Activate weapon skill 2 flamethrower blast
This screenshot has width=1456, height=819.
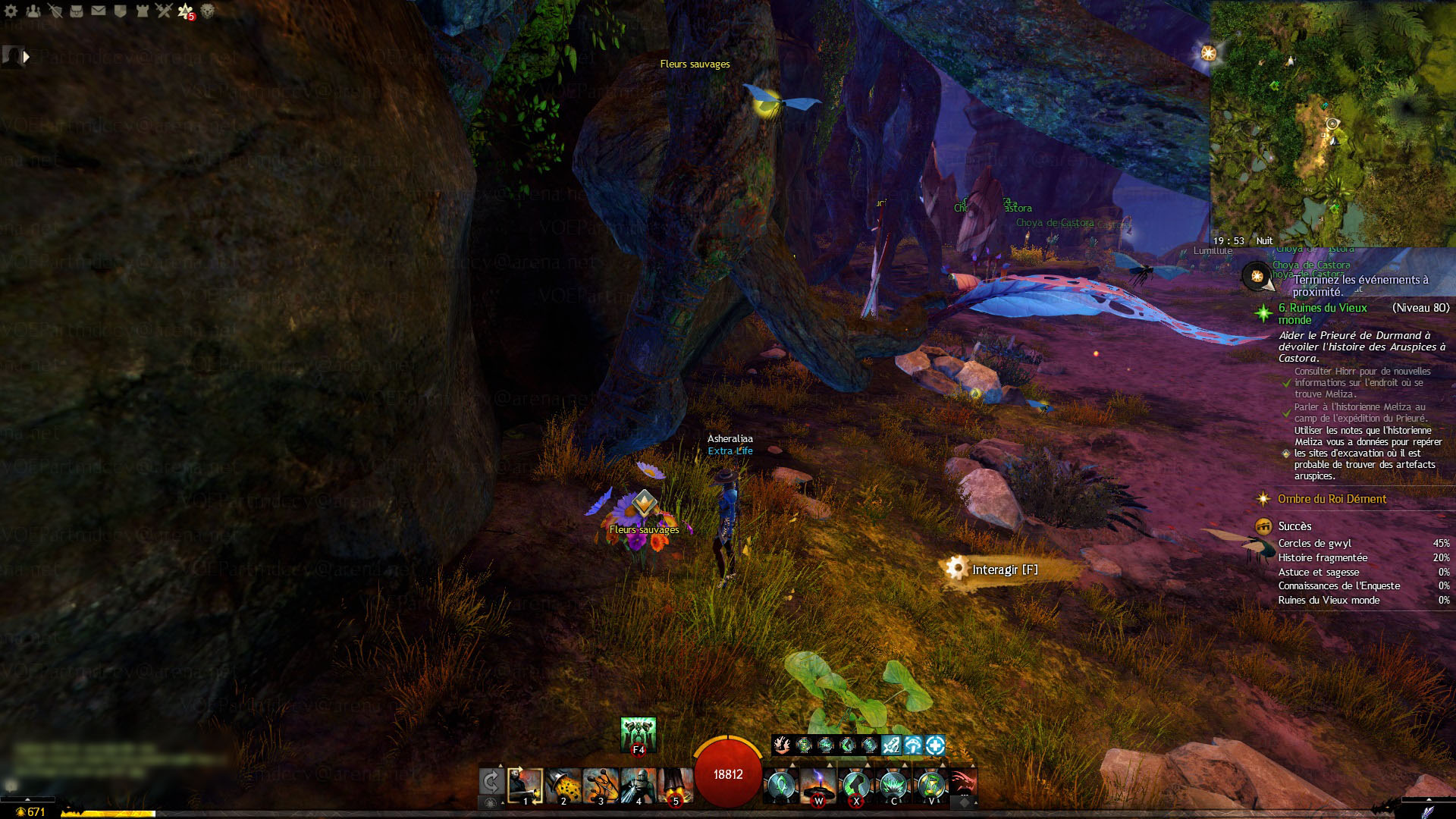(563, 786)
